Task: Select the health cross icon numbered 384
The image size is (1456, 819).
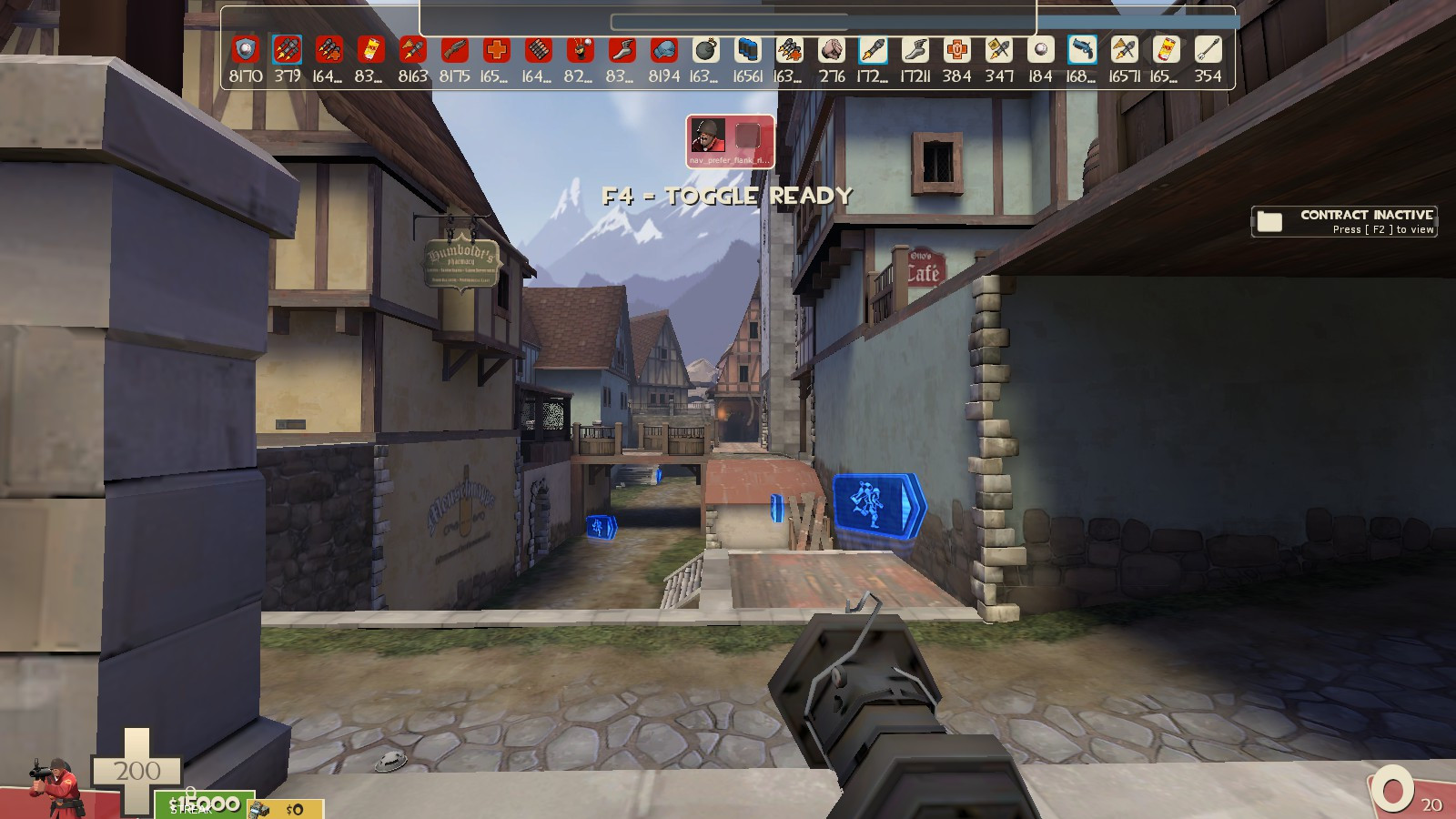Action: point(957,50)
